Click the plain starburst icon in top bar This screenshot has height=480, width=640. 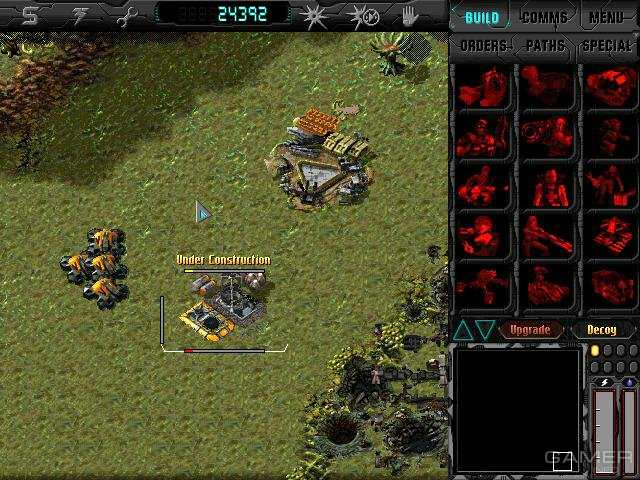pos(314,15)
